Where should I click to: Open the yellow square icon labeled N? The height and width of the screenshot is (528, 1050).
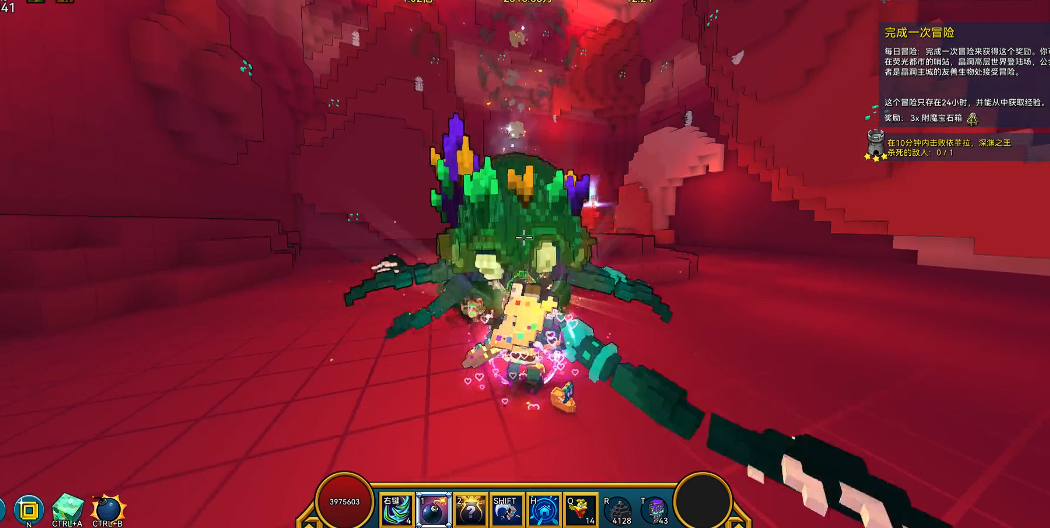pyautogui.click(x=28, y=508)
